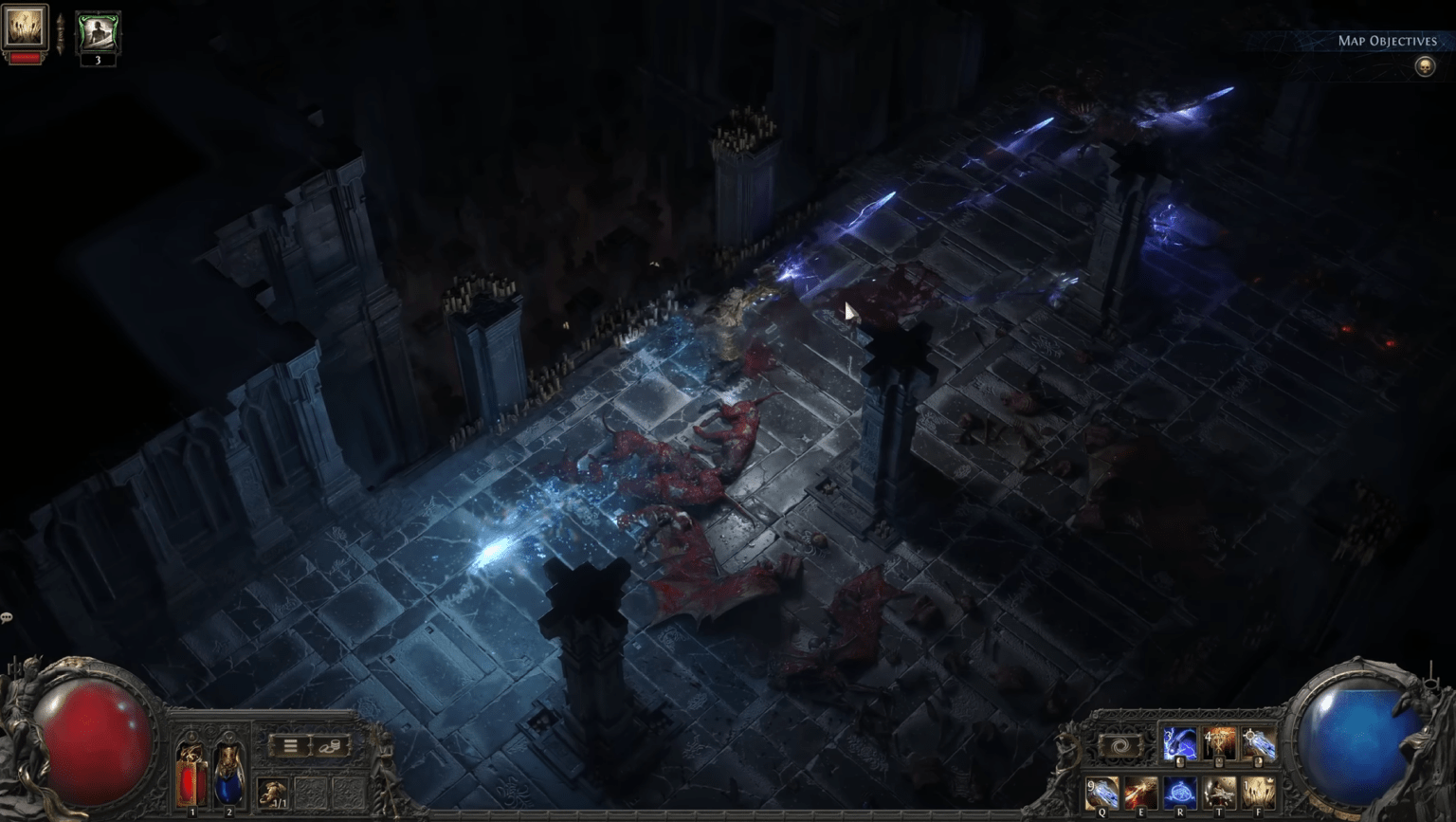1456x822 pixels.
Task: Open the currency and rings panel
Action: point(331,744)
